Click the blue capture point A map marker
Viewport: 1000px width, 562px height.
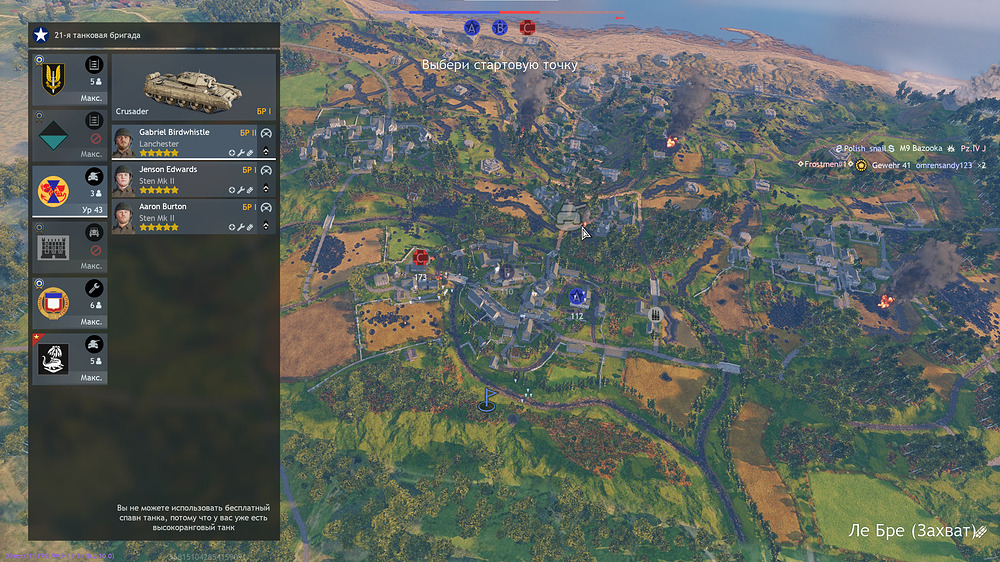576,297
